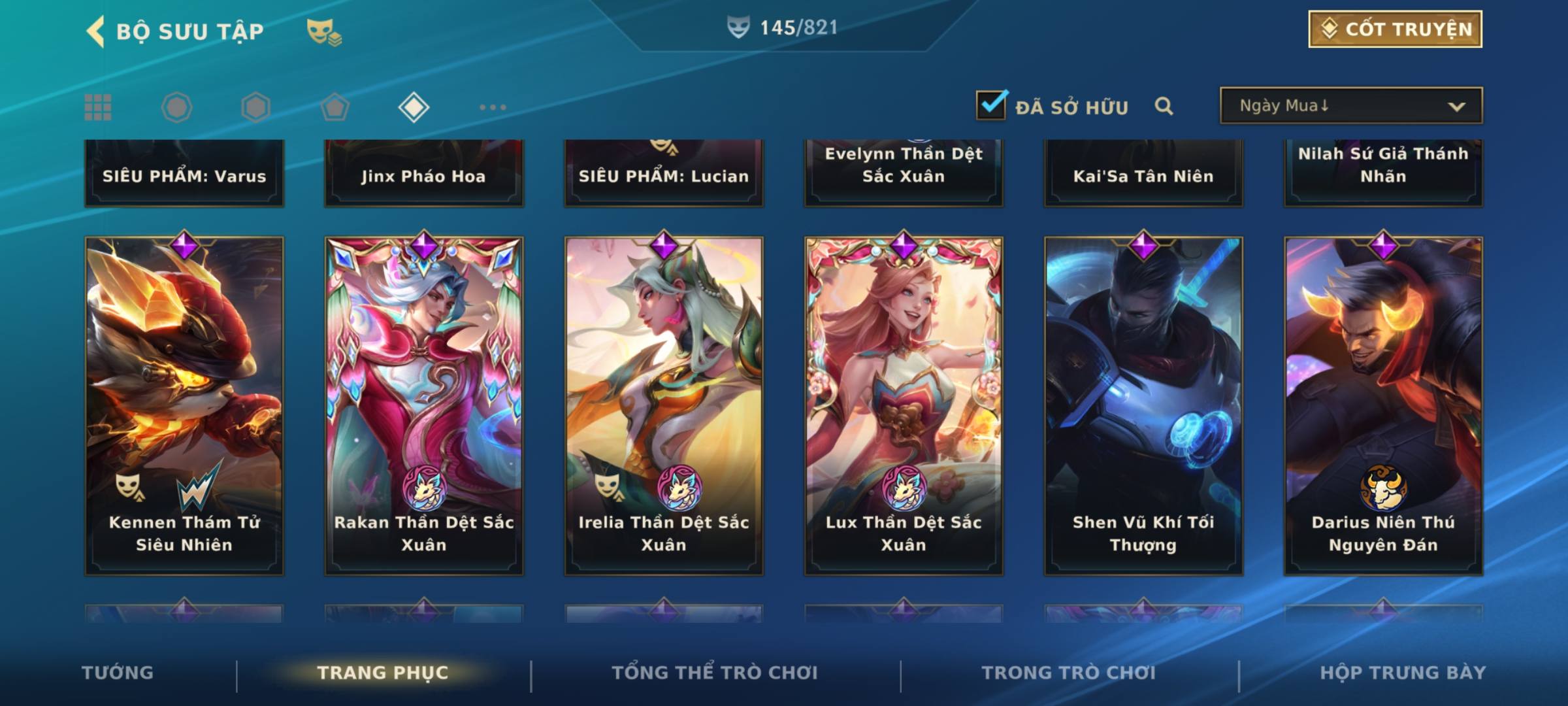Screen dimensions: 1568x706
Task: Open the three-dots more filters
Action: tap(493, 107)
